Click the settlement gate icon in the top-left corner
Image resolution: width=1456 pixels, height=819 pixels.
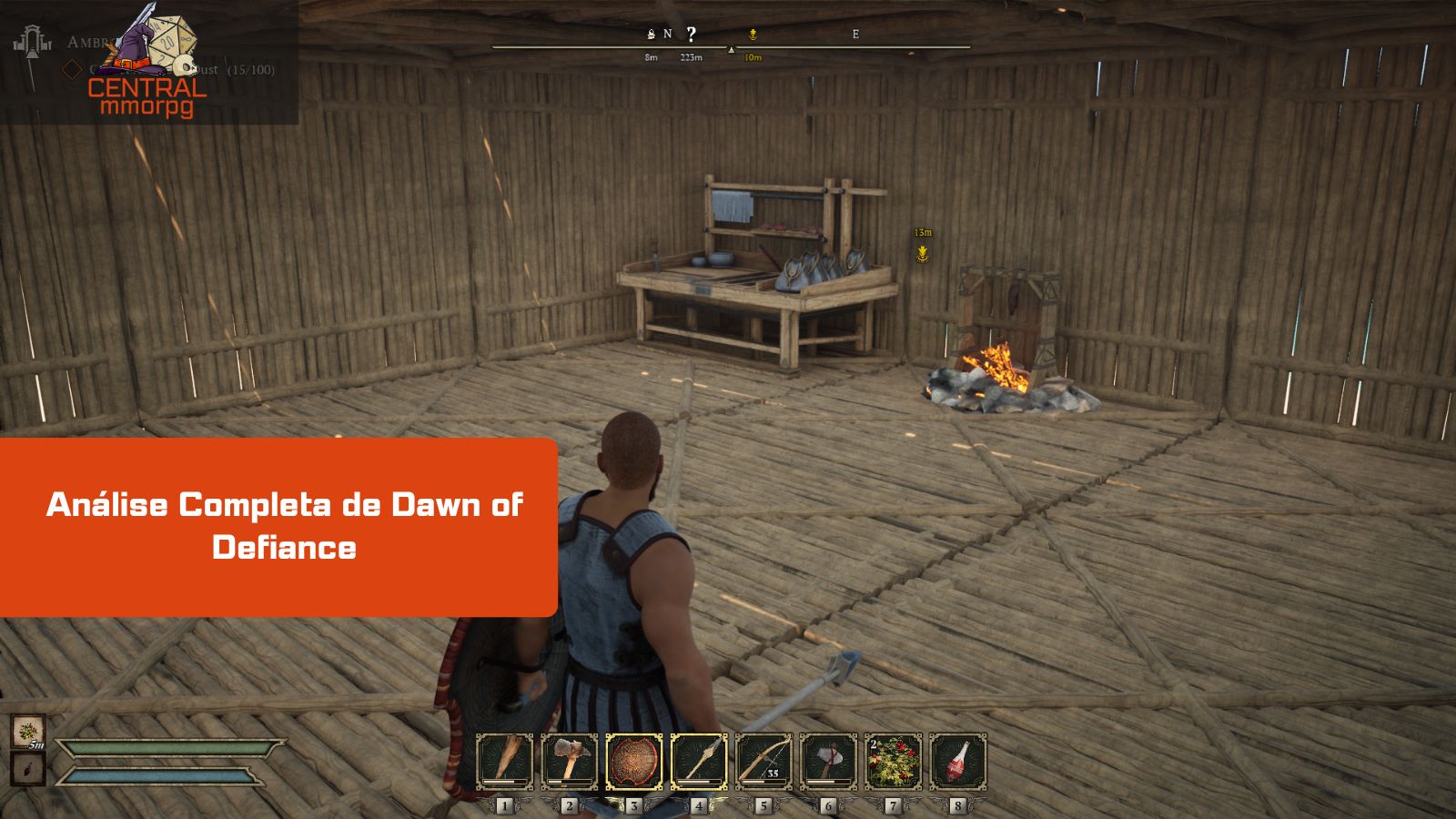pos(32,44)
